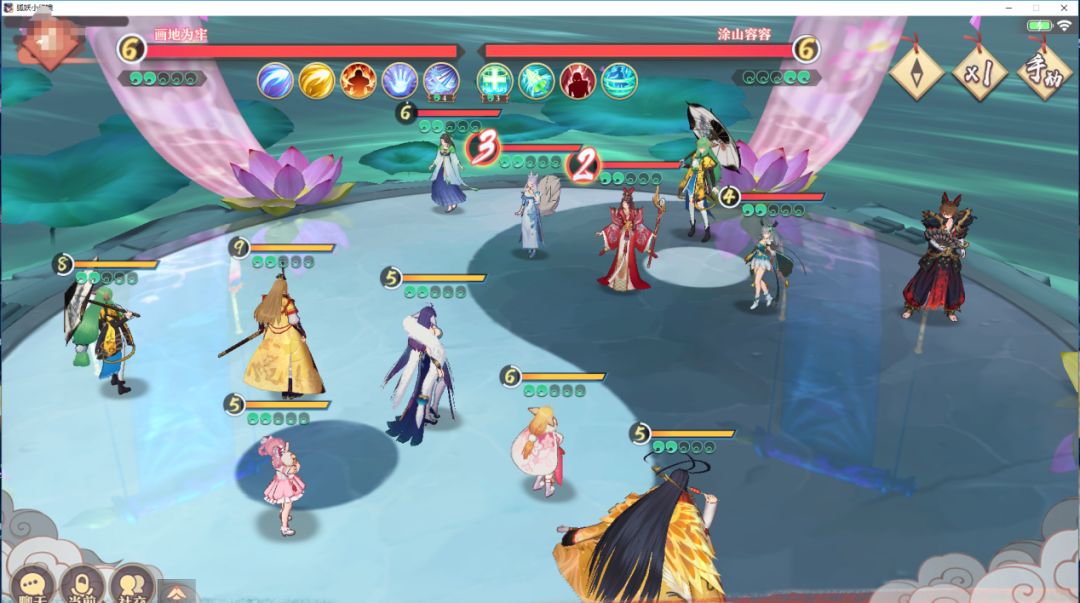Image resolution: width=1080 pixels, height=603 pixels.
Task: Inspect the dark red silhouette skill
Action: click(x=577, y=80)
